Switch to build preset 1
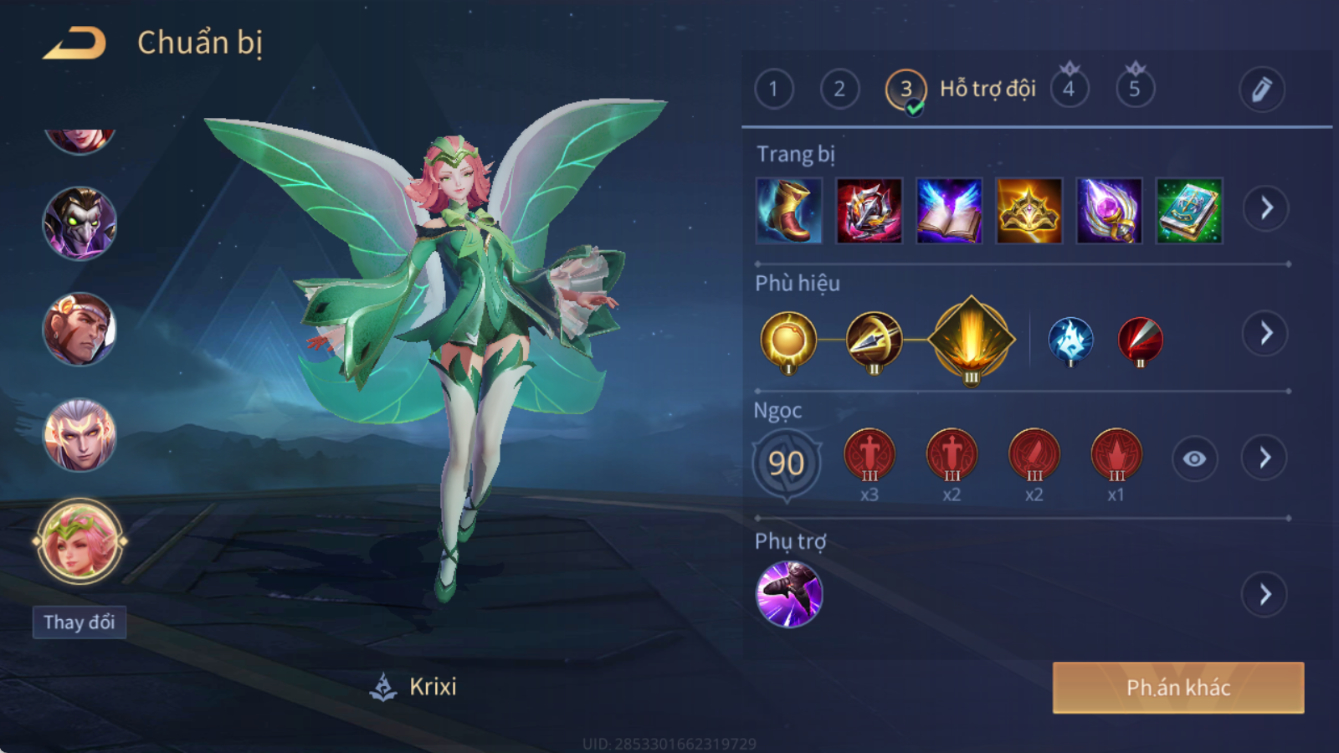Screen dimensions: 1339x753 coord(773,90)
